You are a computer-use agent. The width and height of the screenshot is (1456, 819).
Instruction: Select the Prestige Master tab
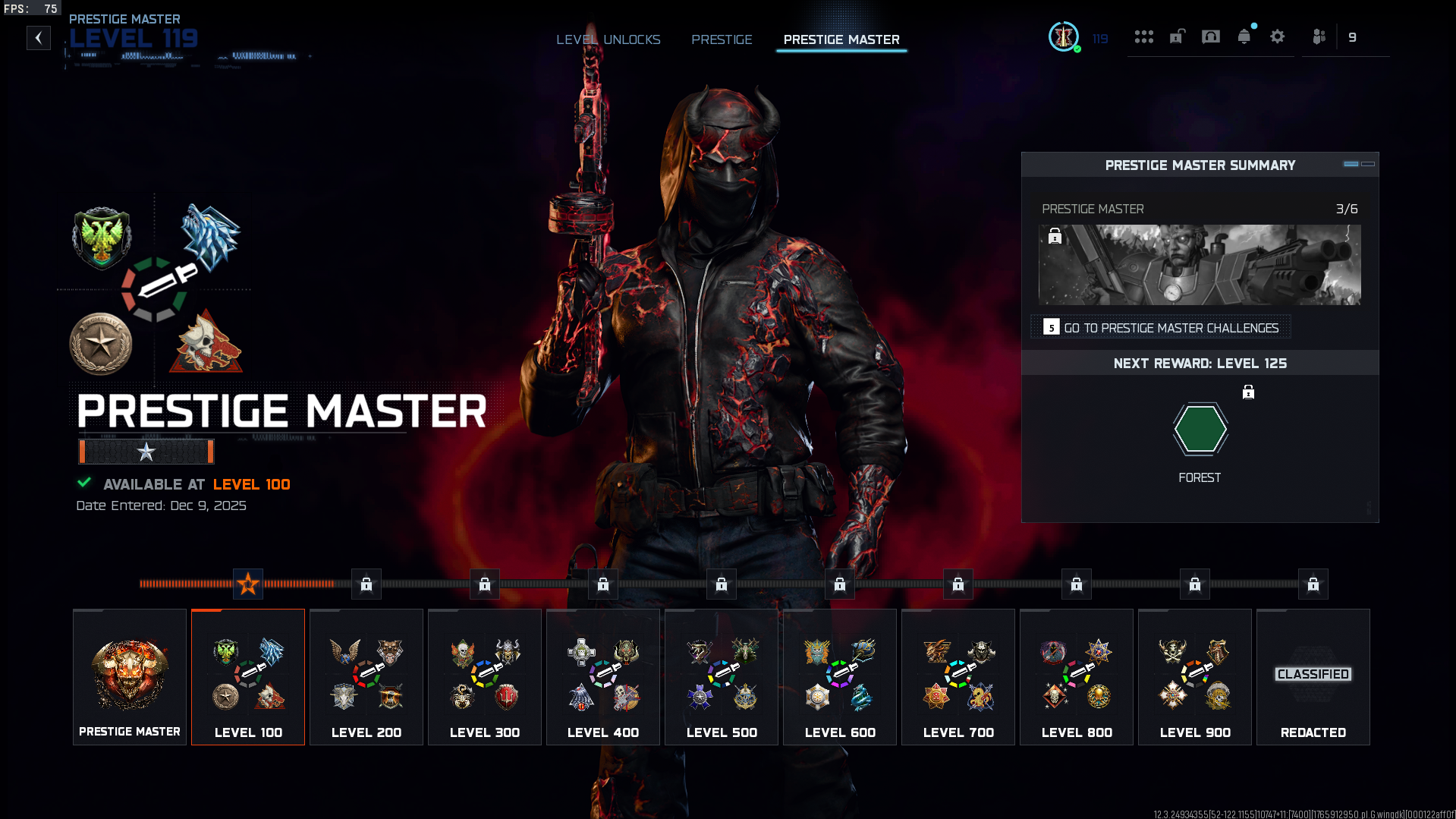pyautogui.click(x=841, y=39)
